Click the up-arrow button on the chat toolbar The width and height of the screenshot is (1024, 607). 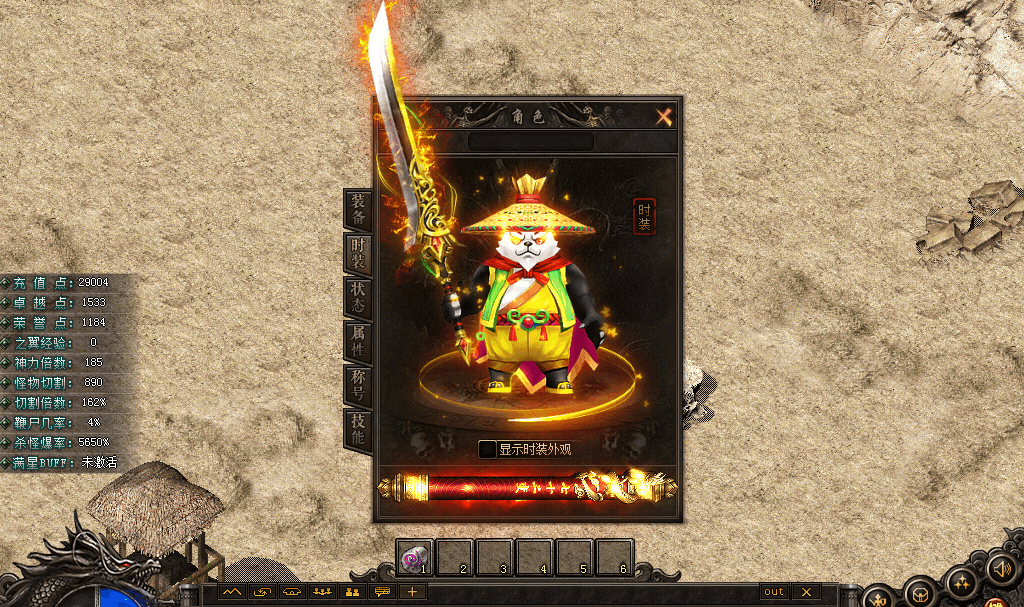click(233, 592)
